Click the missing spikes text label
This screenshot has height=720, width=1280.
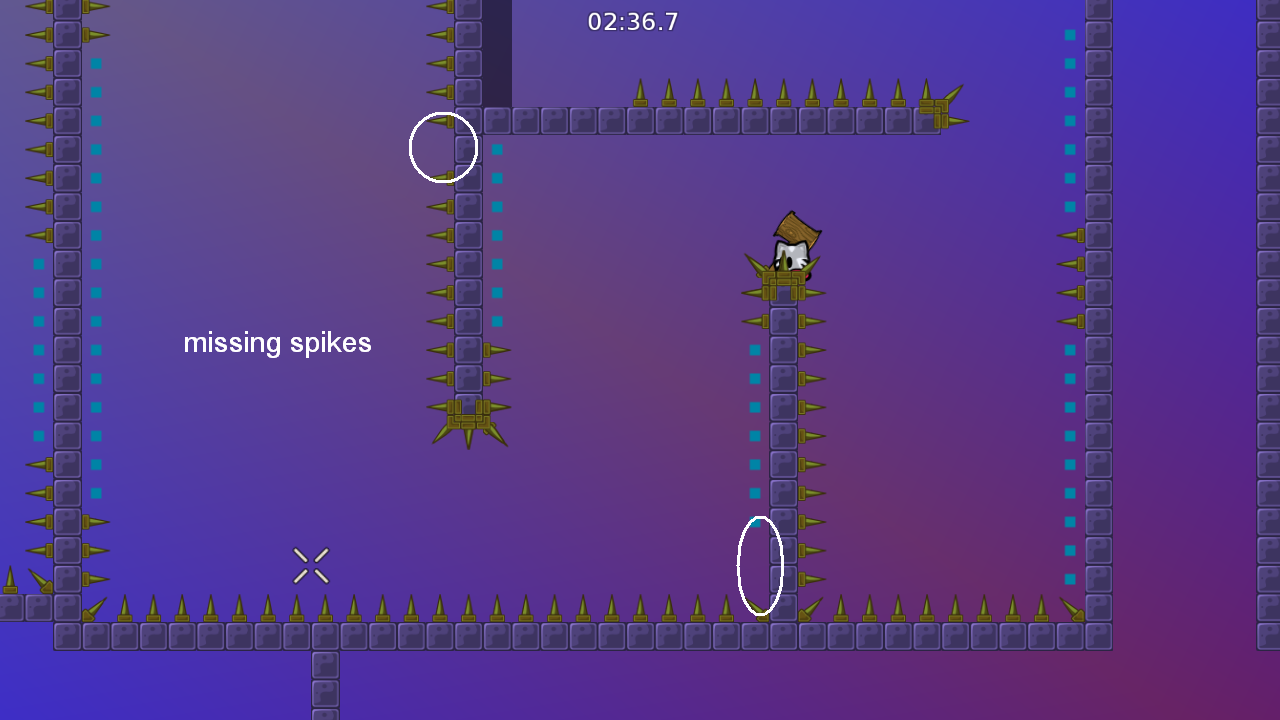coord(277,343)
